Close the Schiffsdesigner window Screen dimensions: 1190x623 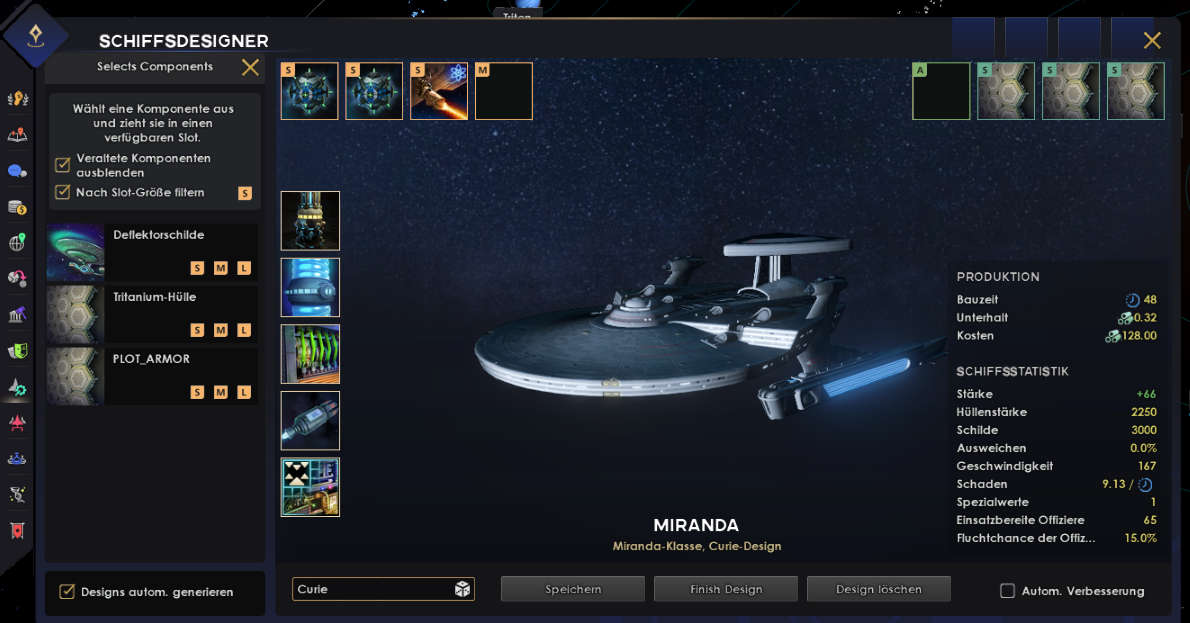[1152, 40]
